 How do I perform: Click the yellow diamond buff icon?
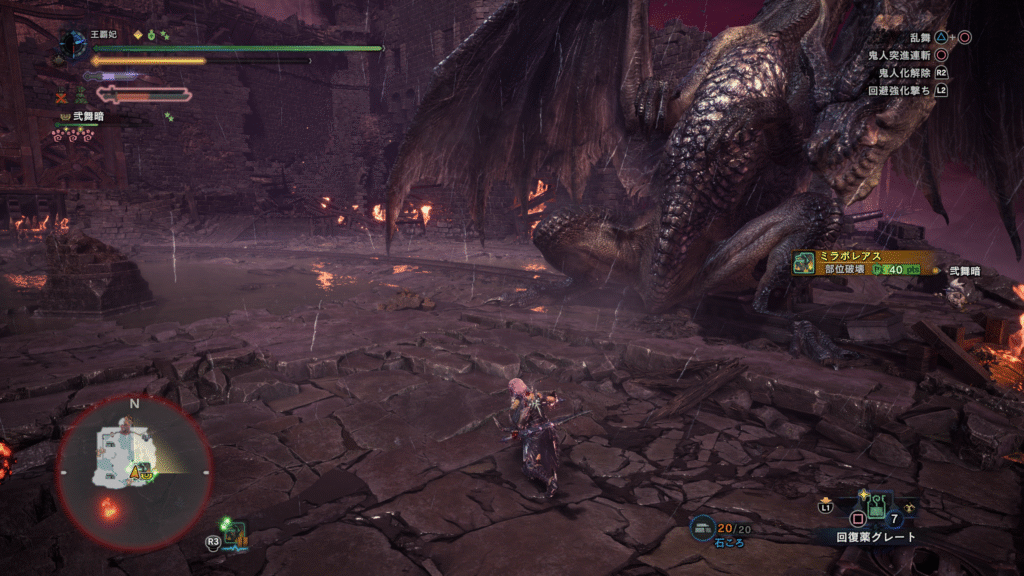coord(137,35)
